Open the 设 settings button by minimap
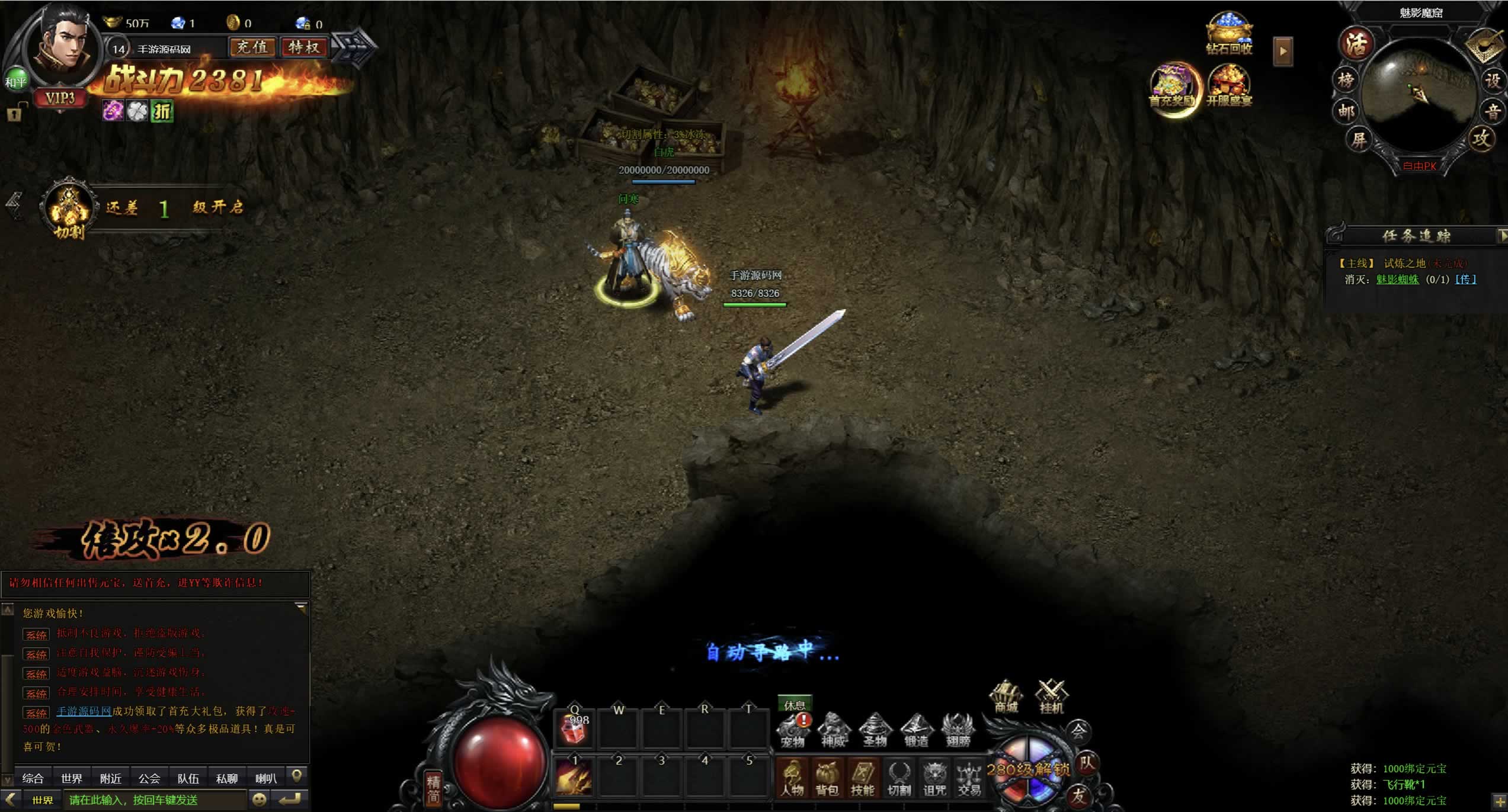This screenshot has height=812, width=1508. point(1492,80)
